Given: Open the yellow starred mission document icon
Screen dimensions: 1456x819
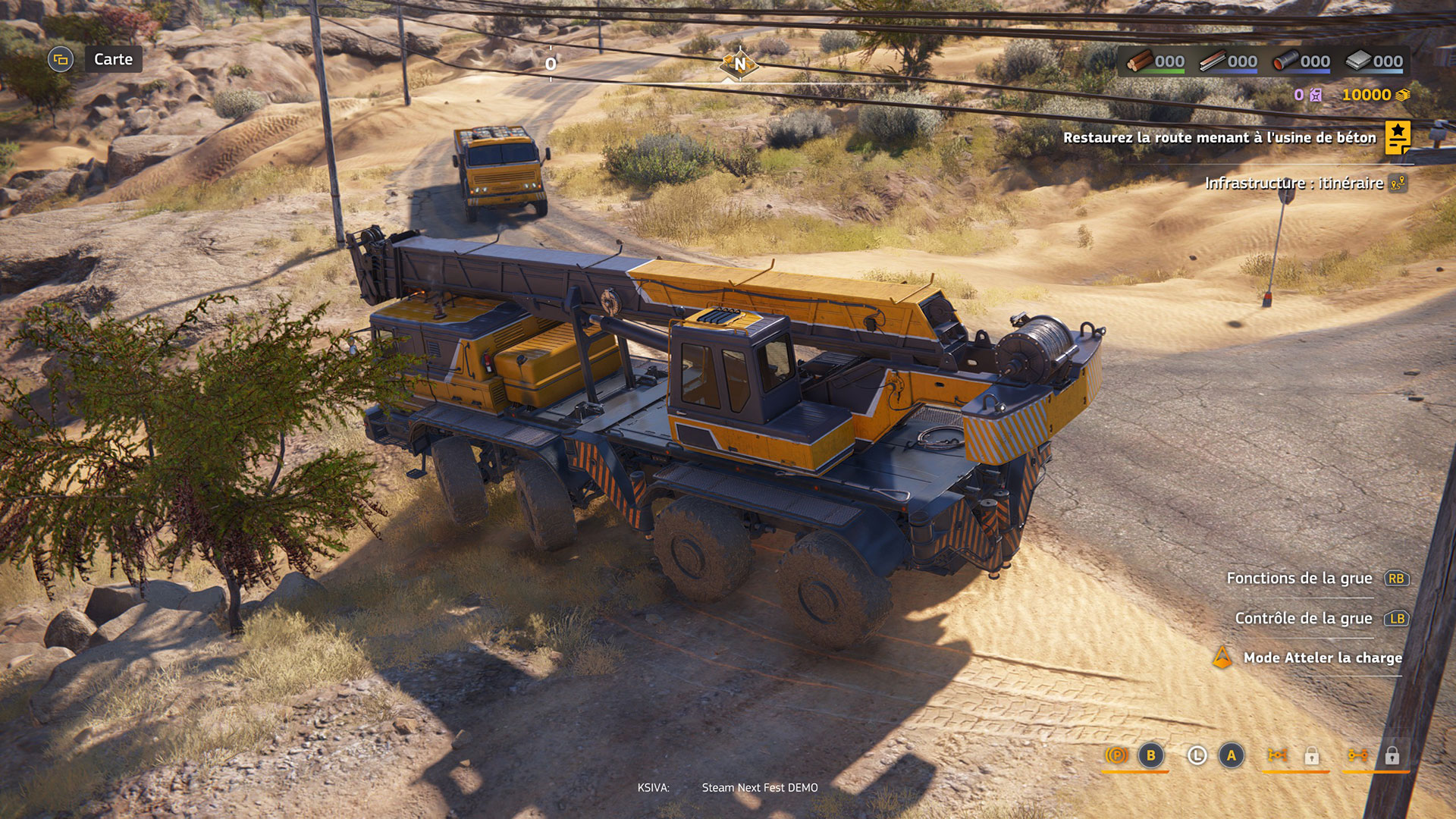Looking at the screenshot, I should tap(1398, 137).
